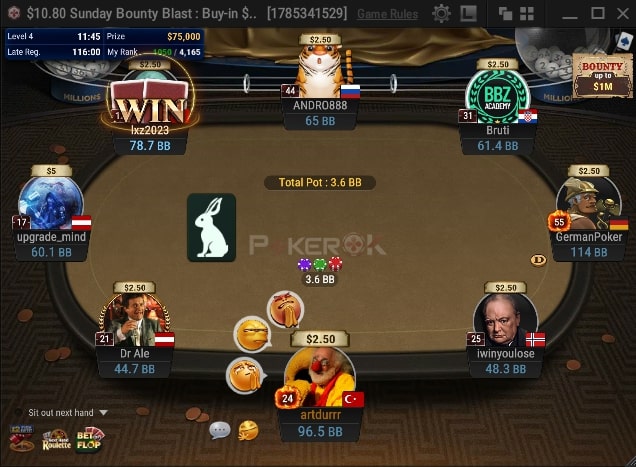636x467 pixels.
Task: Close the poker table window
Action: pos(622,14)
